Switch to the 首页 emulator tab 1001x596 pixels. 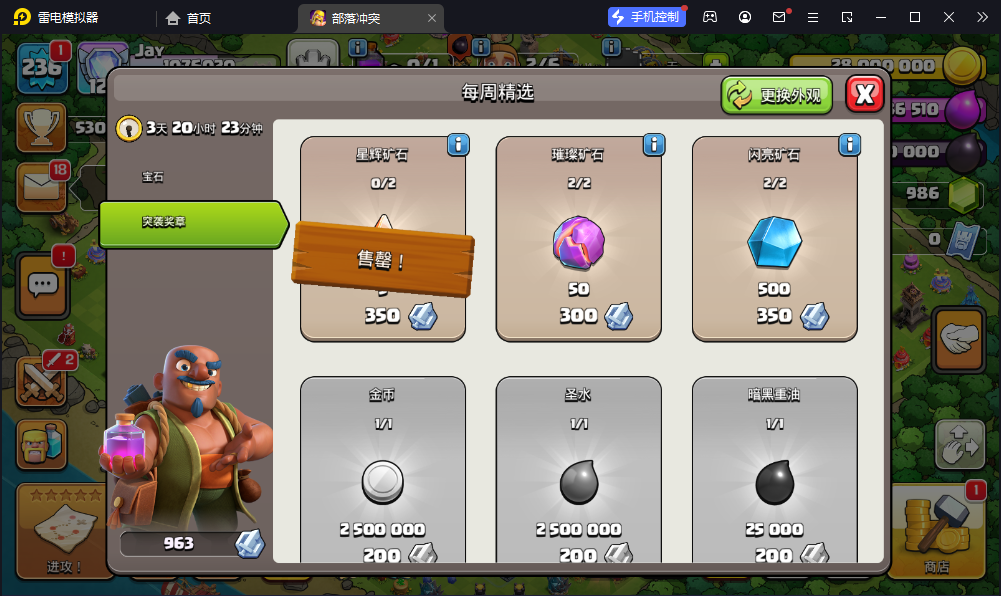(189, 18)
